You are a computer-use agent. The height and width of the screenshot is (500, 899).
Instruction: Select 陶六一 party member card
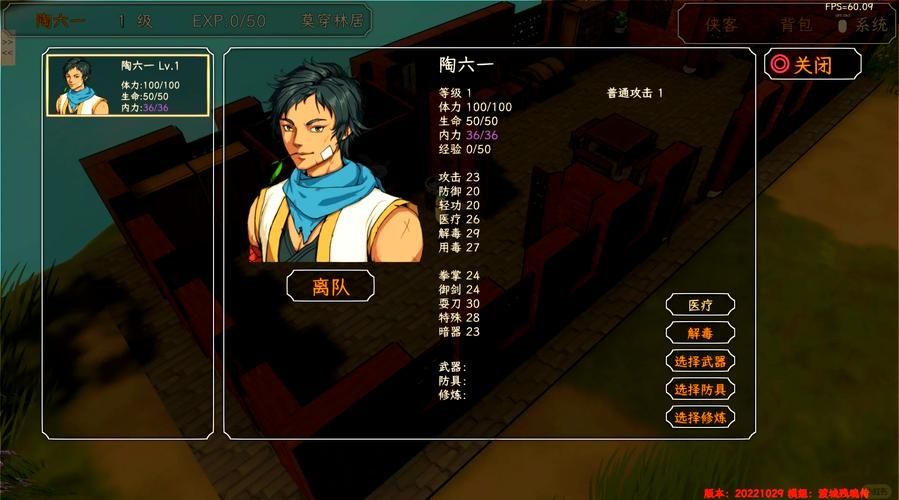click(x=127, y=86)
